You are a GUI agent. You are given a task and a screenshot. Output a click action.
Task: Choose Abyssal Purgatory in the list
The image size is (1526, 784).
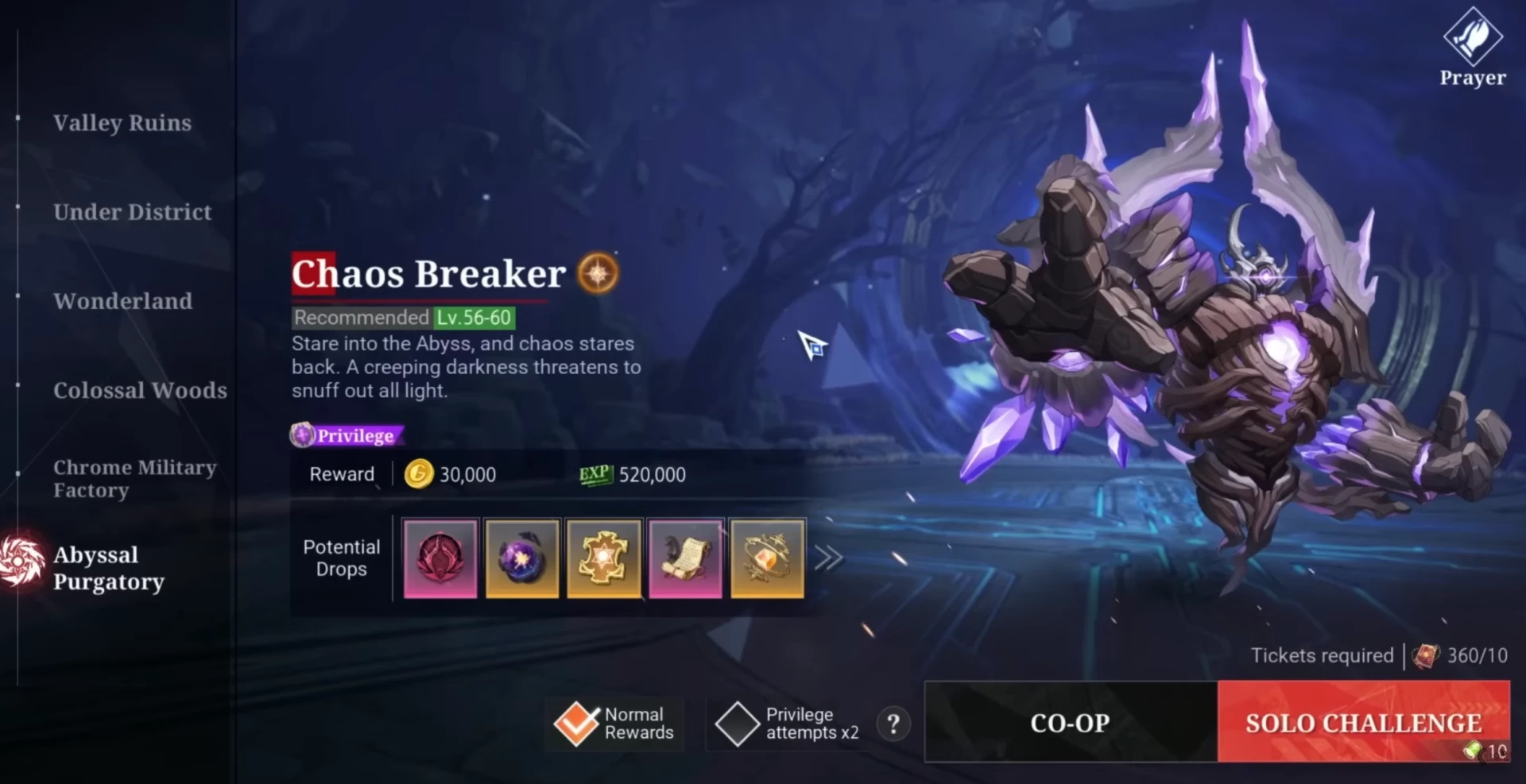(108, 567)
